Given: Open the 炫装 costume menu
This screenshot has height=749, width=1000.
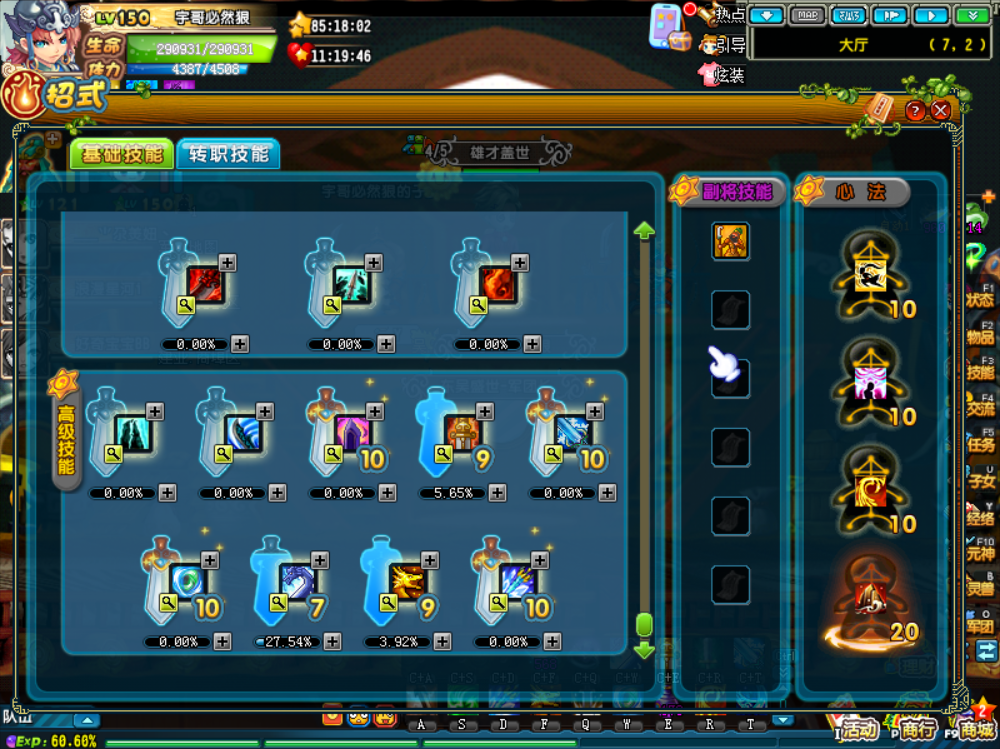Looking at the screenshot, I should [x=723, y=75].
